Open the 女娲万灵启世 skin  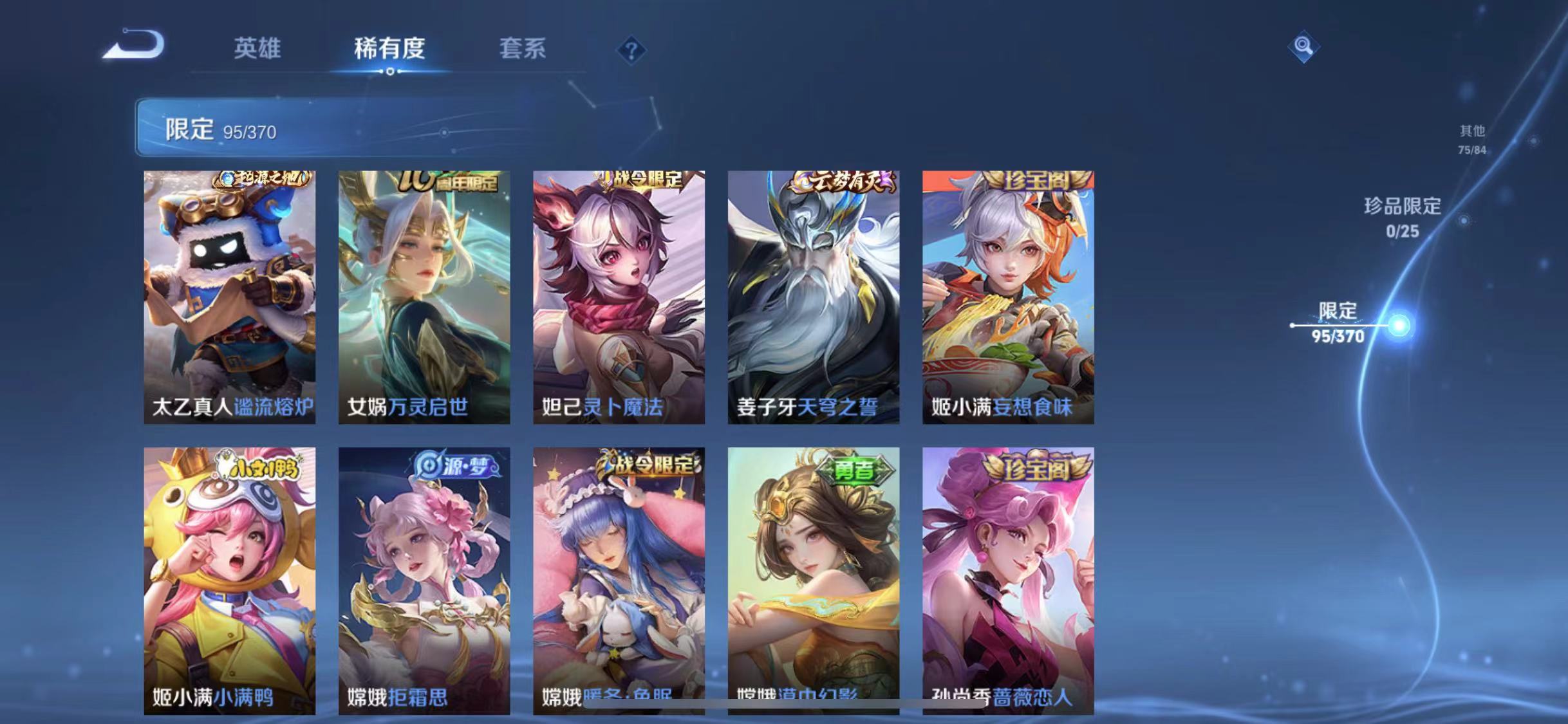[x=425, y=296]
